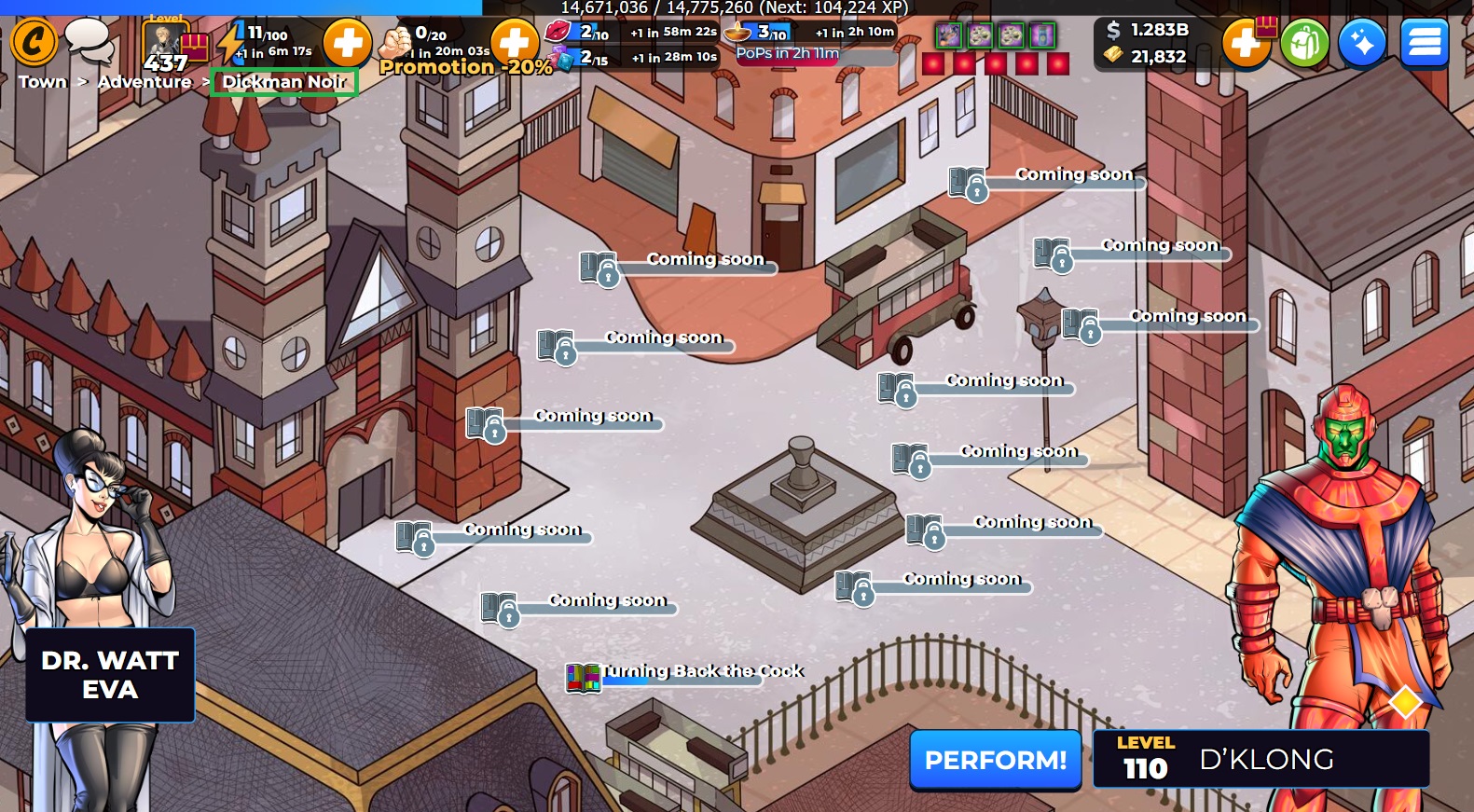
Task: Open the D'Klong level 110 opponent panel
Action: [1260, 760]
